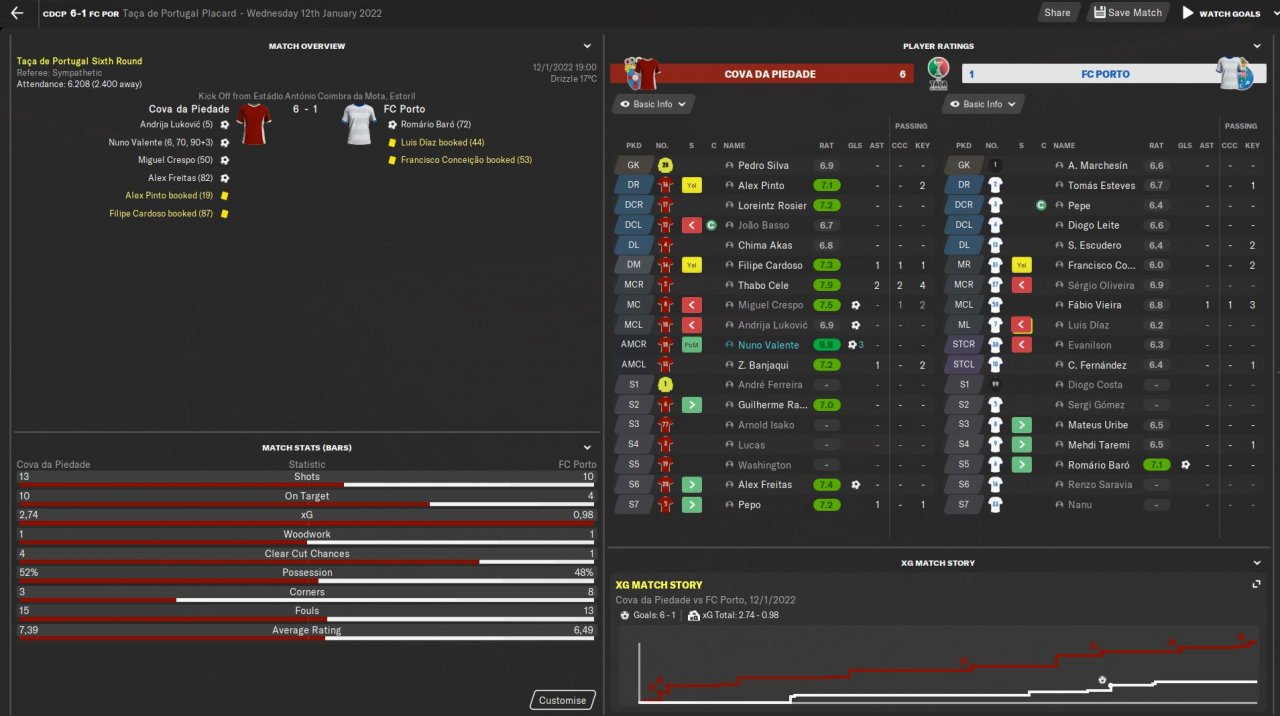Watch goals from this match

pyautogui.click(x=1221, y=13)
